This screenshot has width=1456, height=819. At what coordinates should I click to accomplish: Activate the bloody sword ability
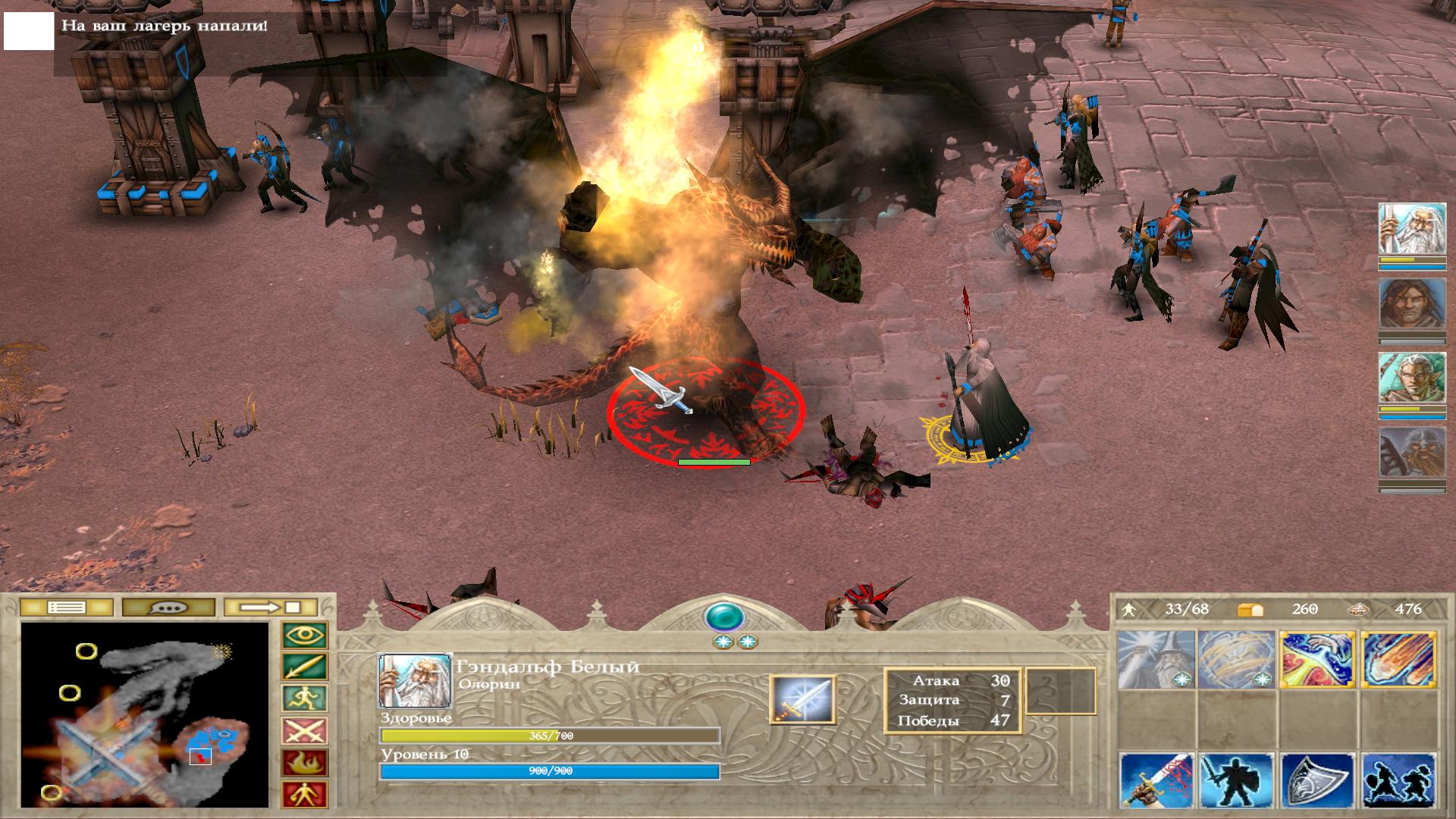1156,781
